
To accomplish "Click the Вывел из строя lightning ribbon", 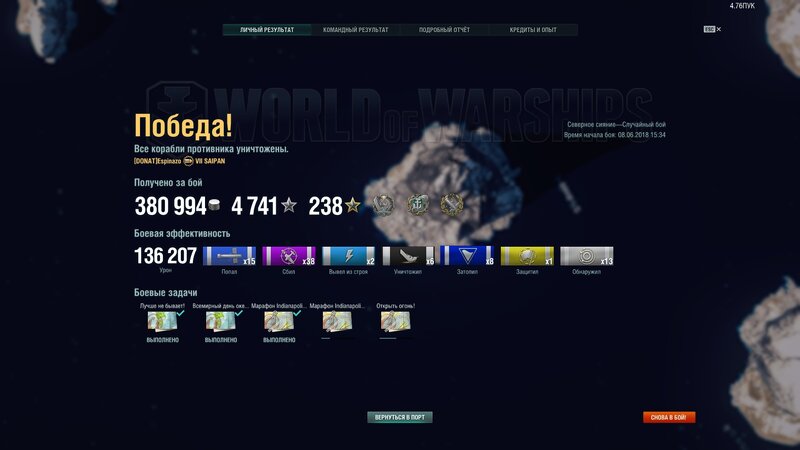I will pos(348,256).
